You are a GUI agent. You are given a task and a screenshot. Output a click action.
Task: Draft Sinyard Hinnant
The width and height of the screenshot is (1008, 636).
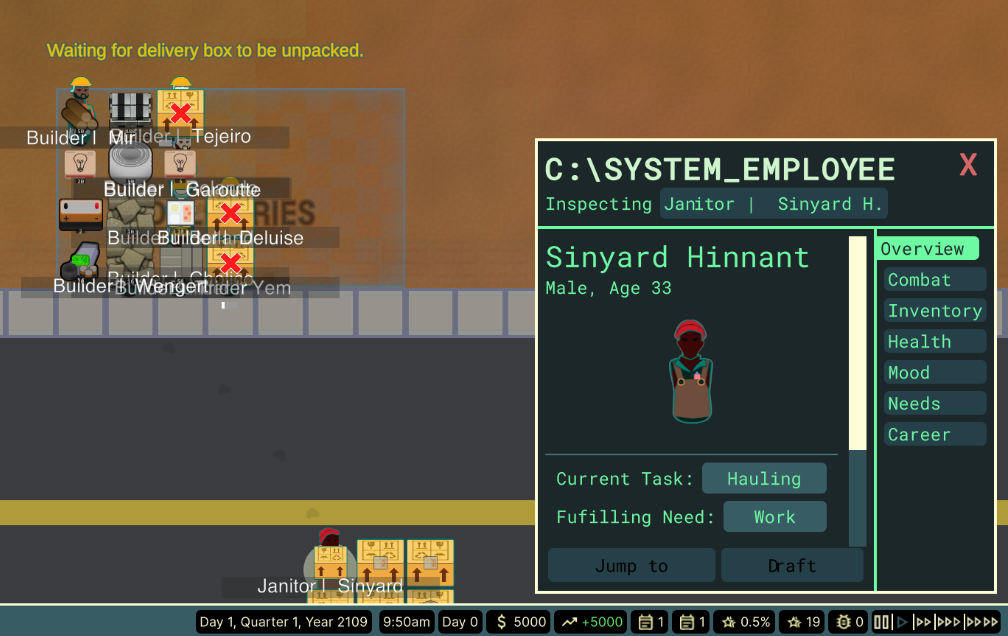pos(792,565)
